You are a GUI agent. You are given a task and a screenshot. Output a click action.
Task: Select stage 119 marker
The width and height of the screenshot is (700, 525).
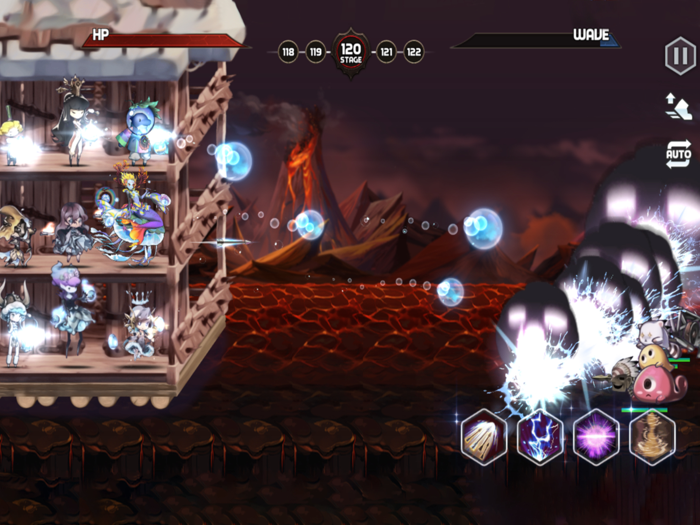click(x=315, y=51)
